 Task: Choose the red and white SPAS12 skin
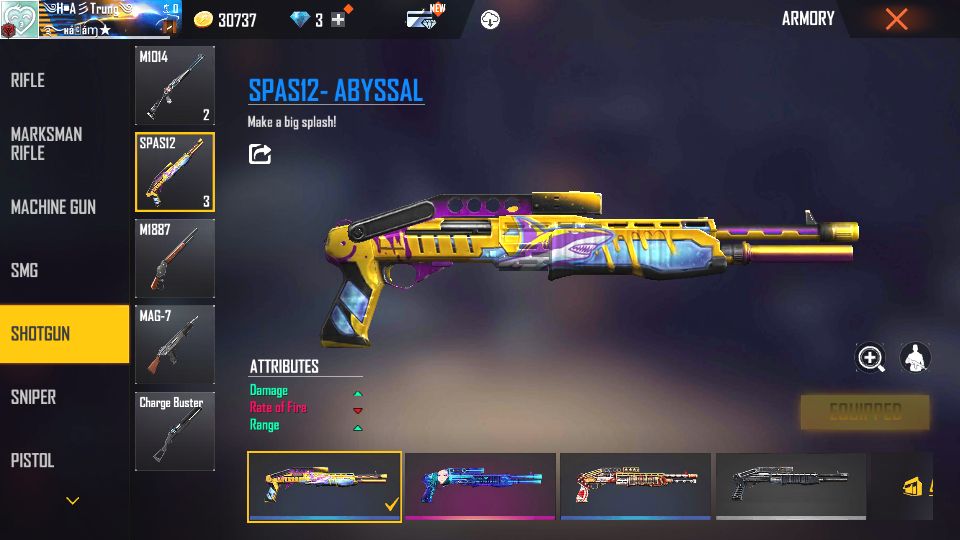coord(635,486)
